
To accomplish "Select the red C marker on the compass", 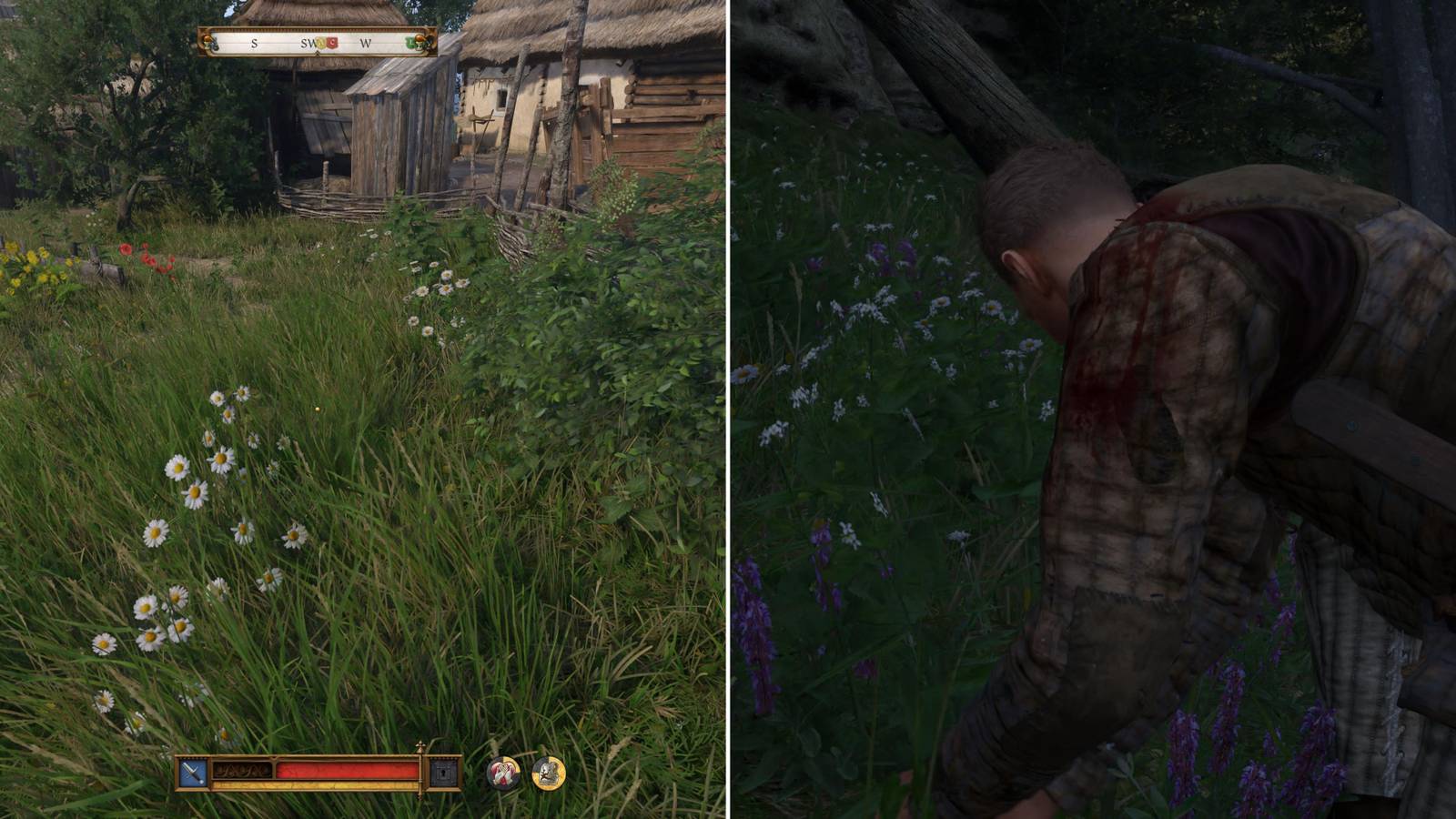I will tap(333, 43).
